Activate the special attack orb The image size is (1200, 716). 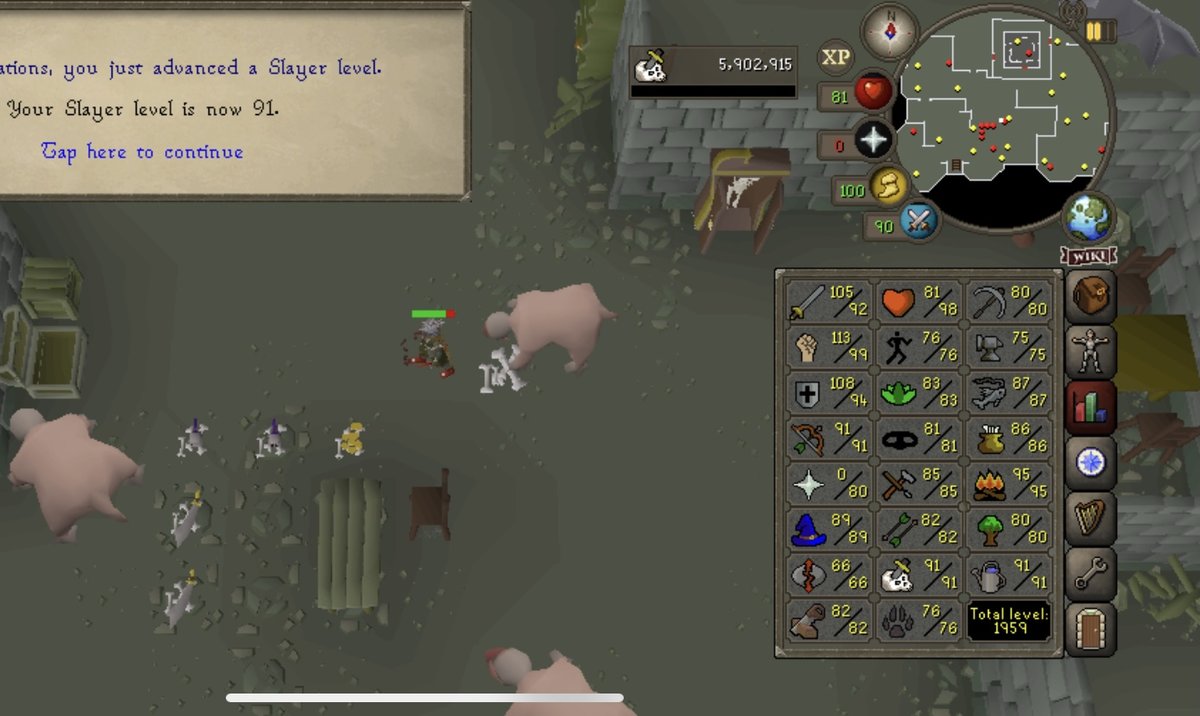918,220
